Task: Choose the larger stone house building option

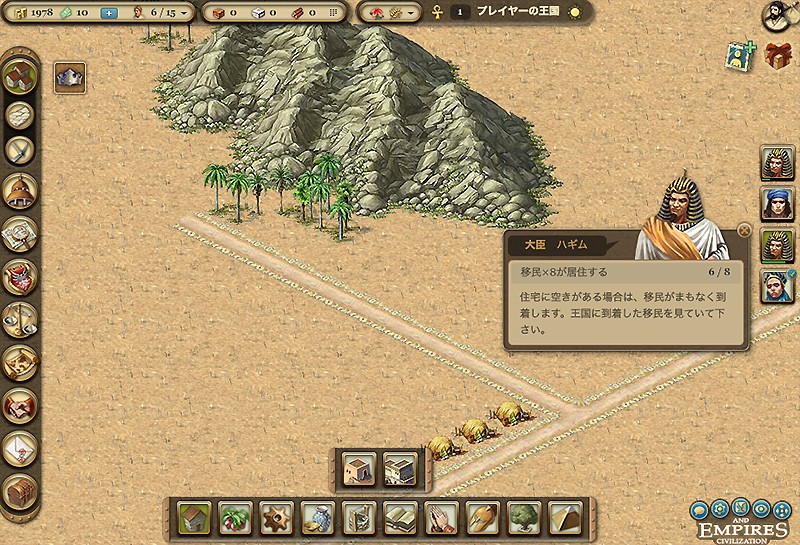Action: click(x=399, y=469)
